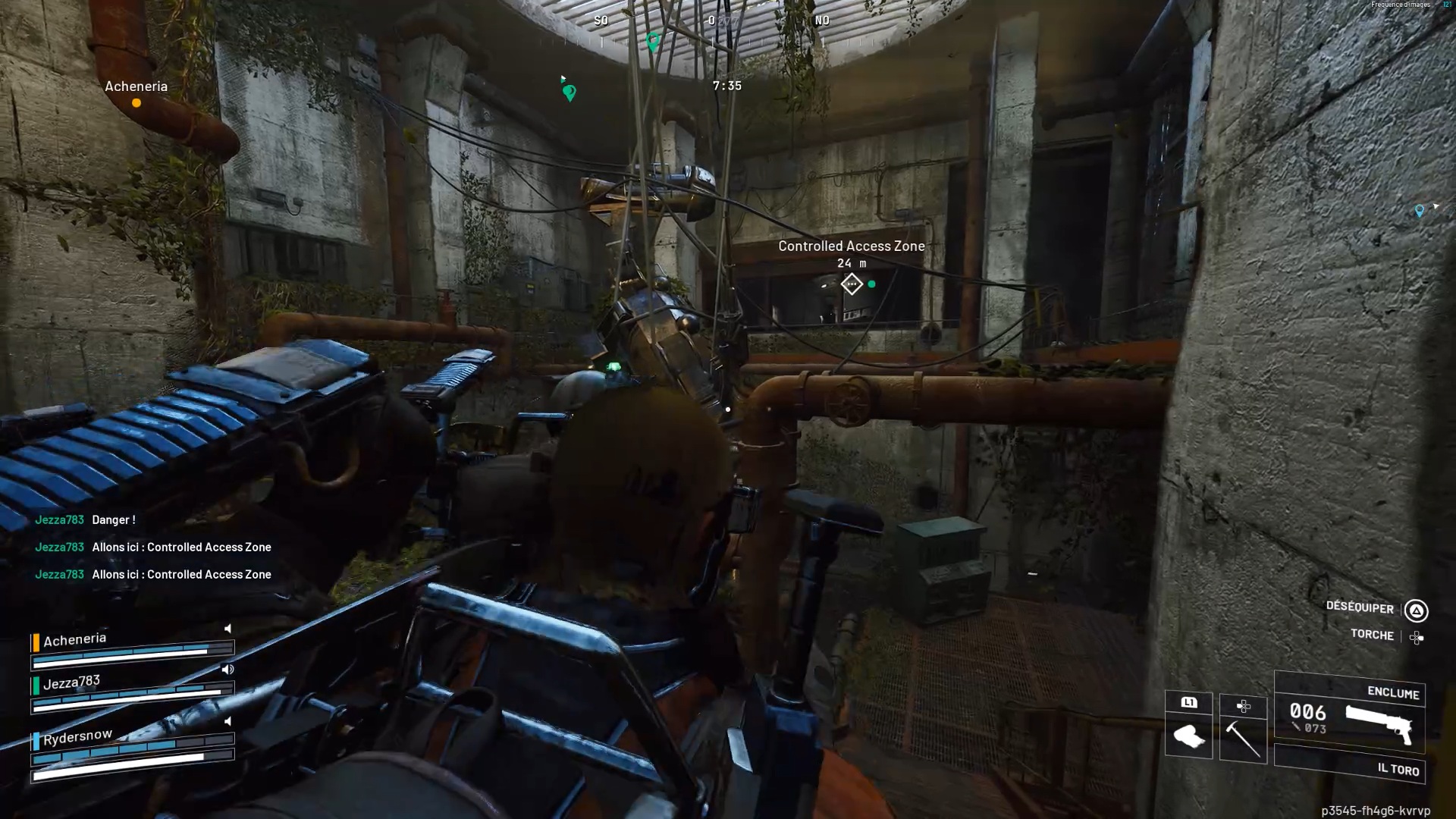Click the Controlled Access Zone objective marker

coord(852,284)
